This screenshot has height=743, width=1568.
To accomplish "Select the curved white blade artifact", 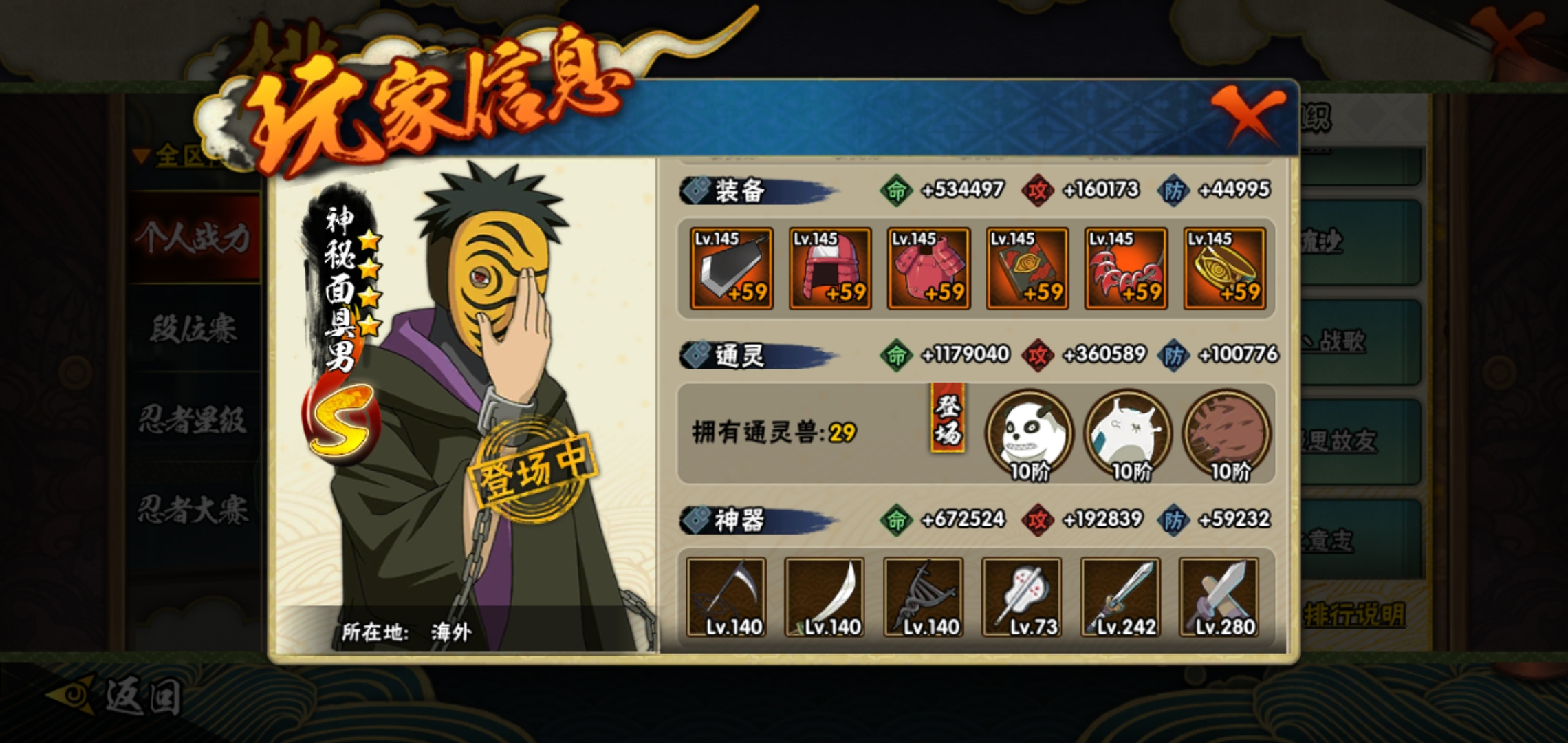I will pos(825,597).
